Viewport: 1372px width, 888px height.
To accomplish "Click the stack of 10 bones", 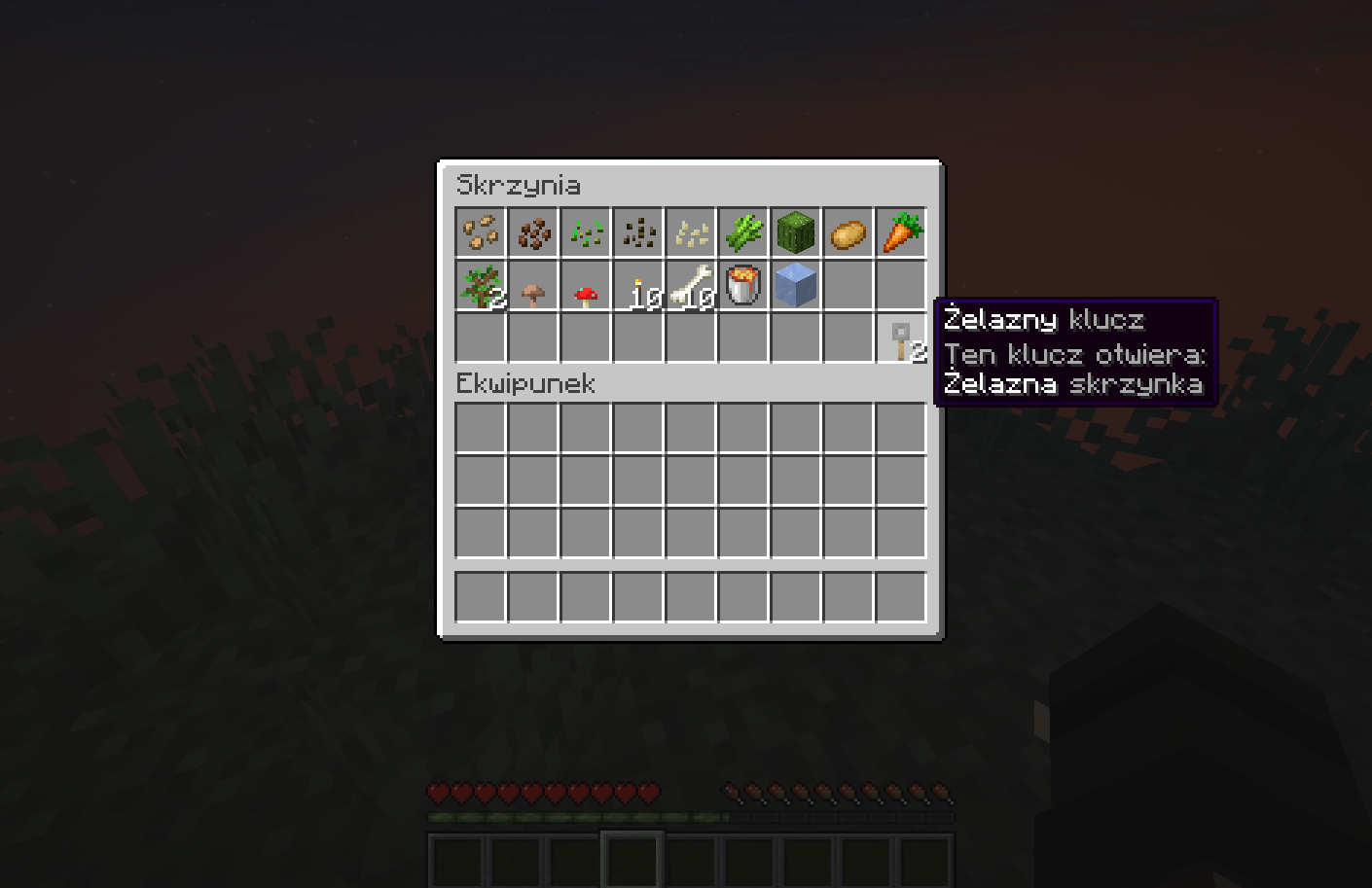I will [692, 284].
